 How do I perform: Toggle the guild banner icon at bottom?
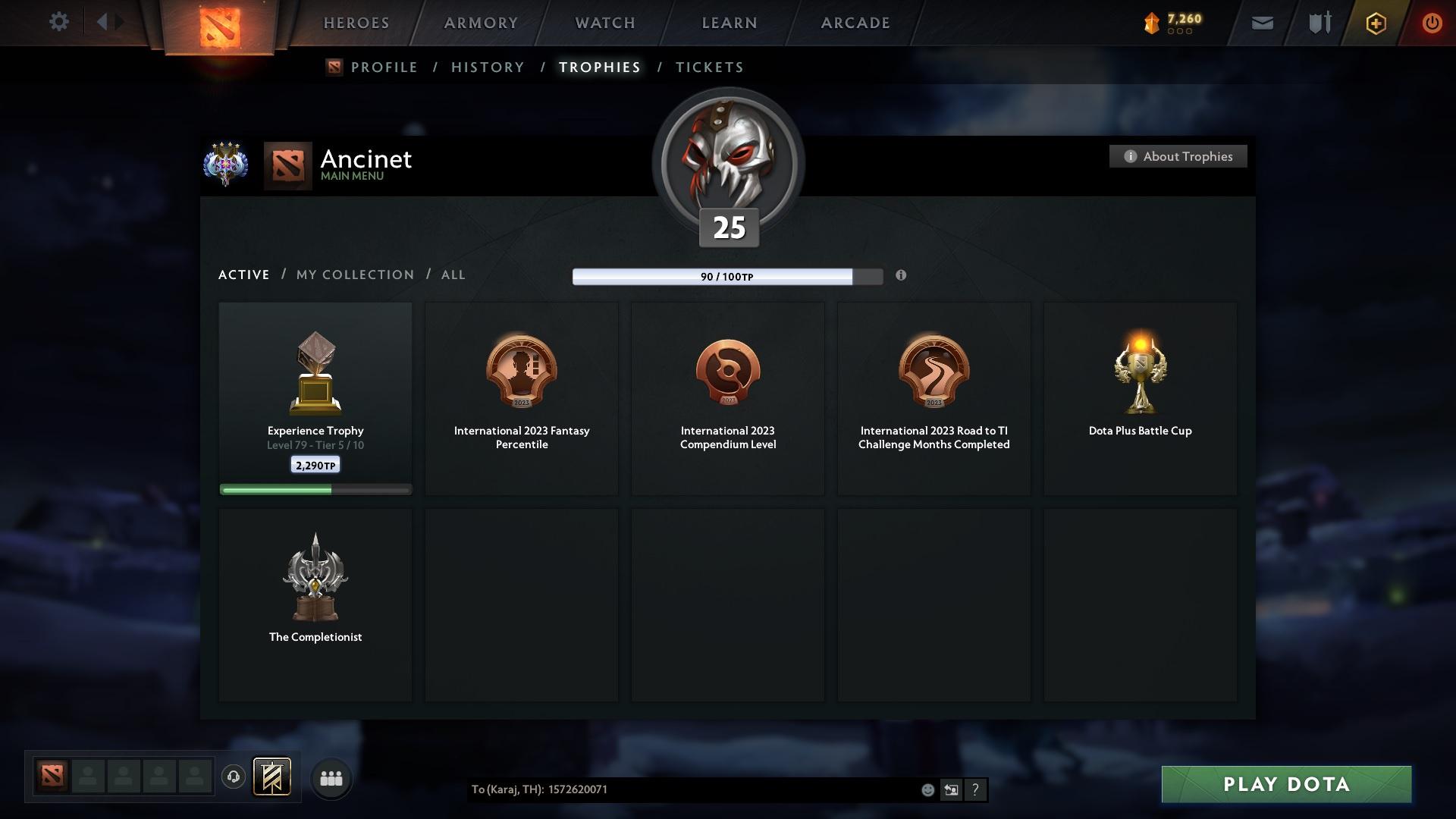(x=273, y=777)
